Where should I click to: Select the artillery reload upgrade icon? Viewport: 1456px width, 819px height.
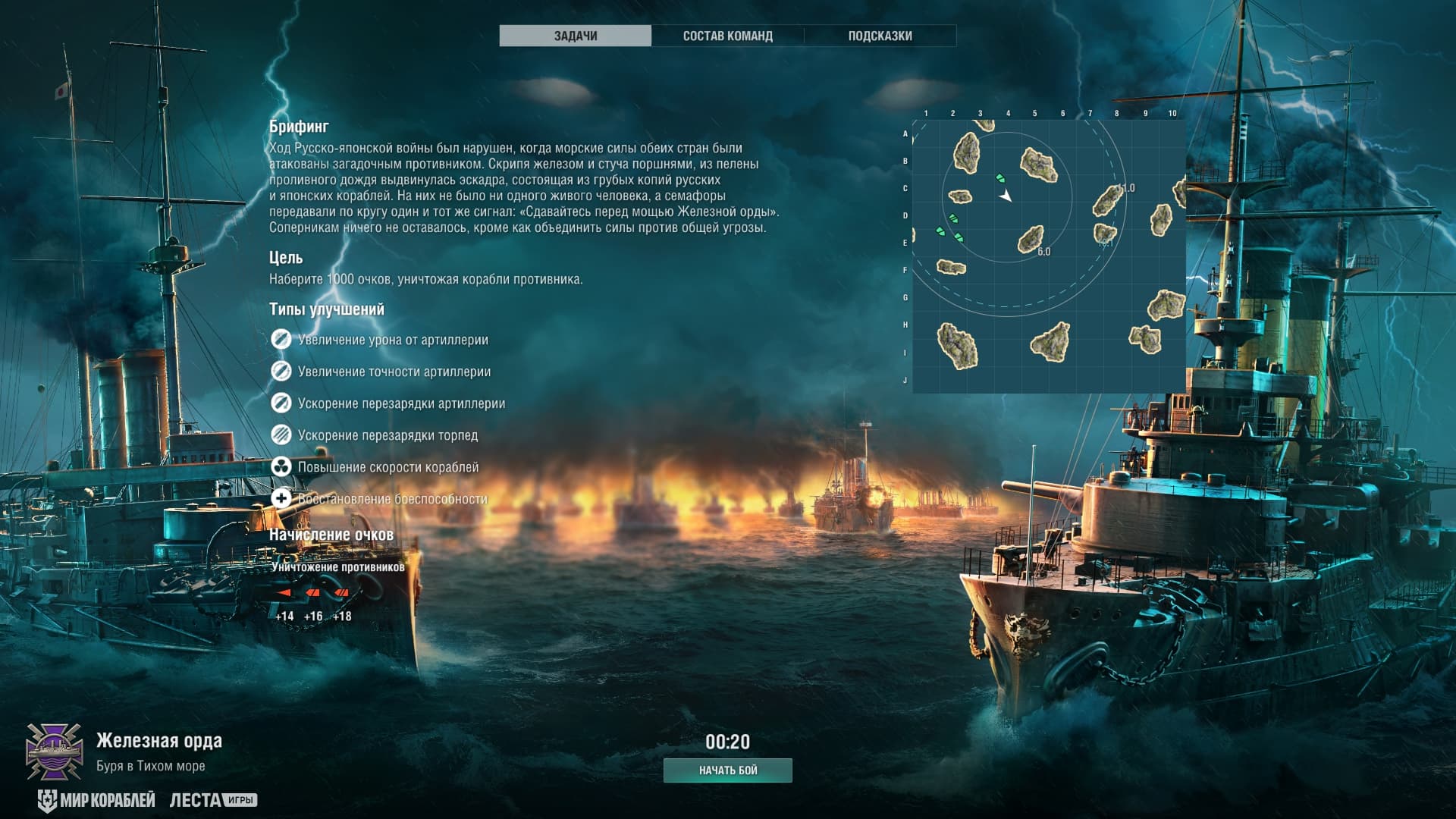[281, 403]
